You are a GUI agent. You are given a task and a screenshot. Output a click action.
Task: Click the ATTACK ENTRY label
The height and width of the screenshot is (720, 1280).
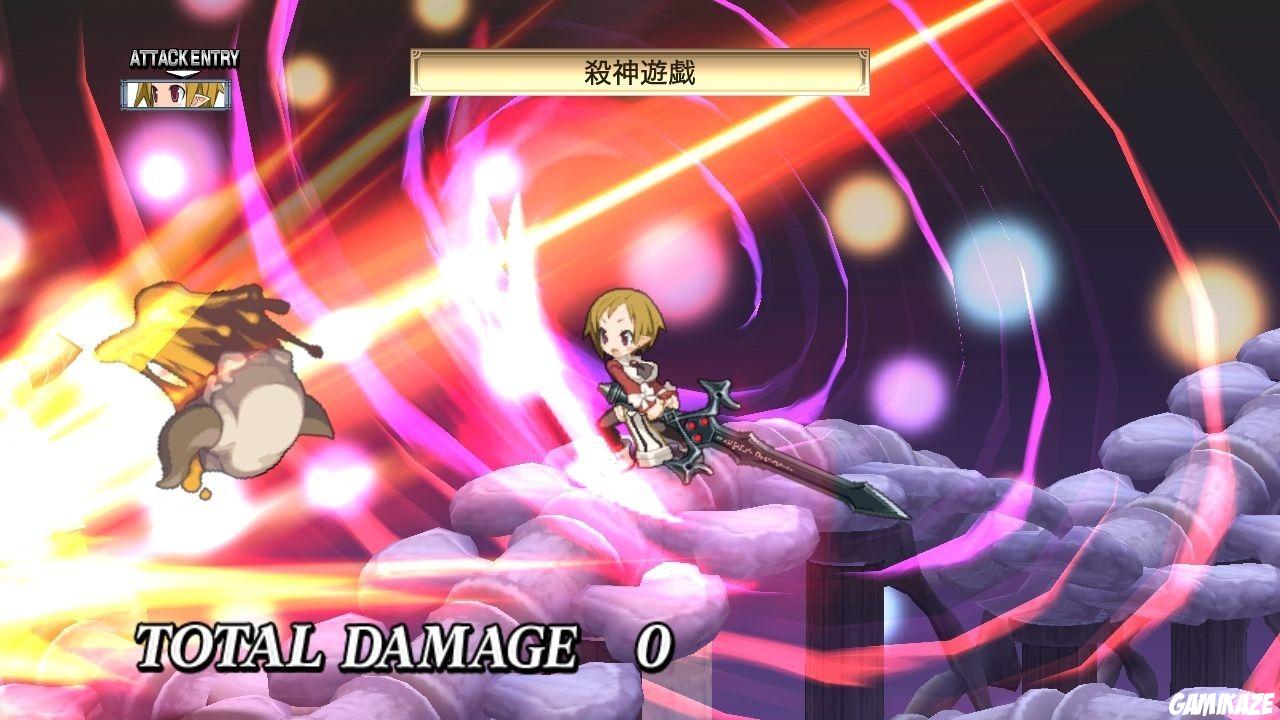point(184,56)
